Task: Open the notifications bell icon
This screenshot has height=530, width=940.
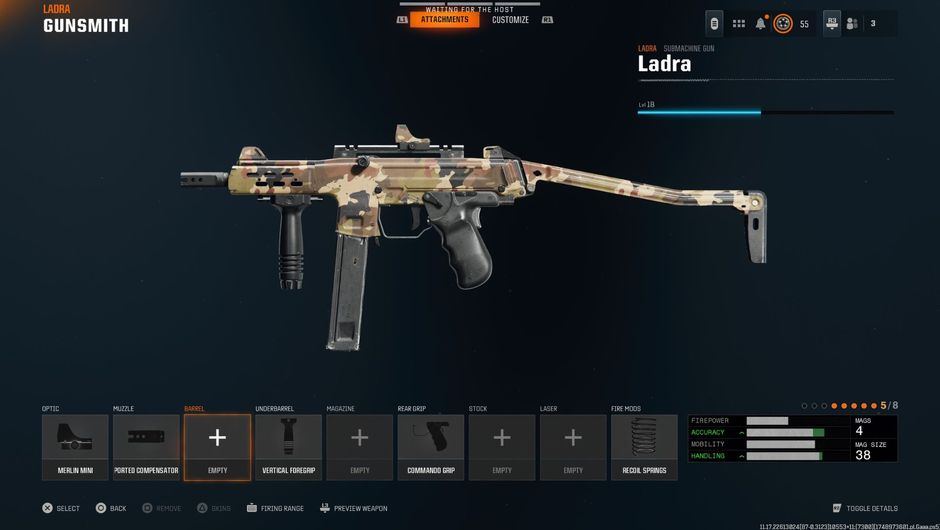Action: coord(760,23)
